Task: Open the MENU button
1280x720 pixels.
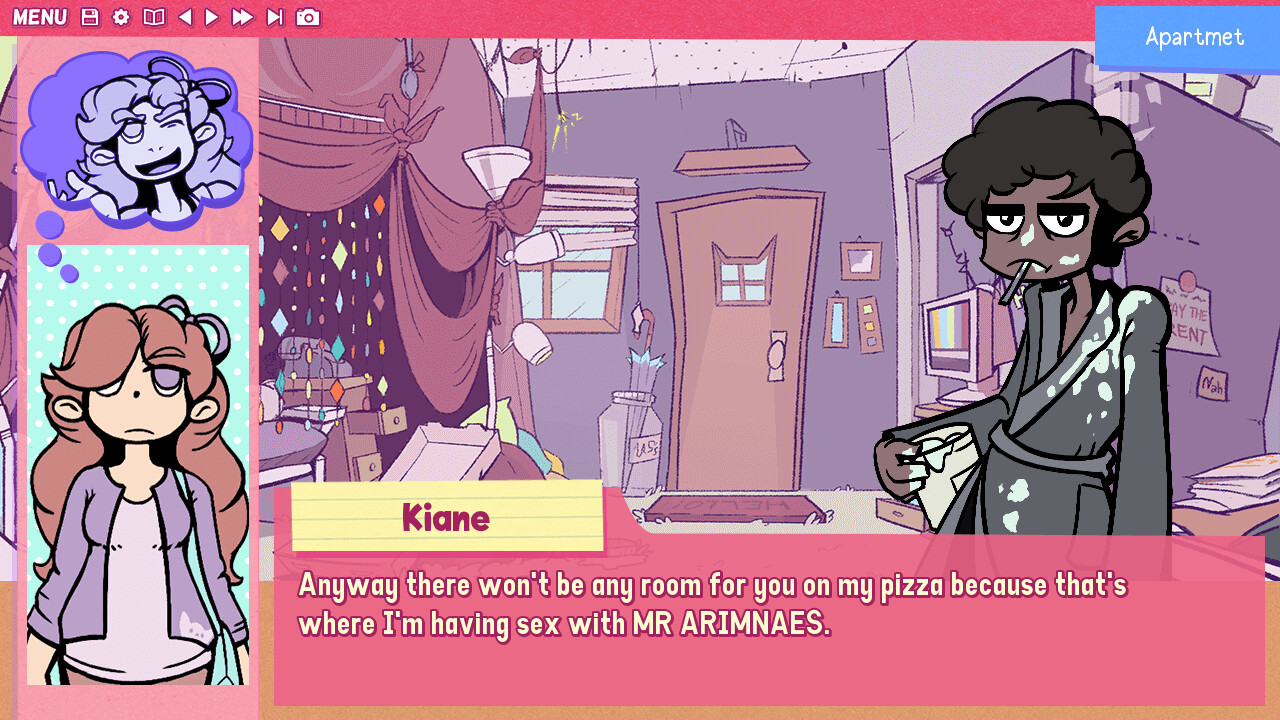Action: (41, 17)
